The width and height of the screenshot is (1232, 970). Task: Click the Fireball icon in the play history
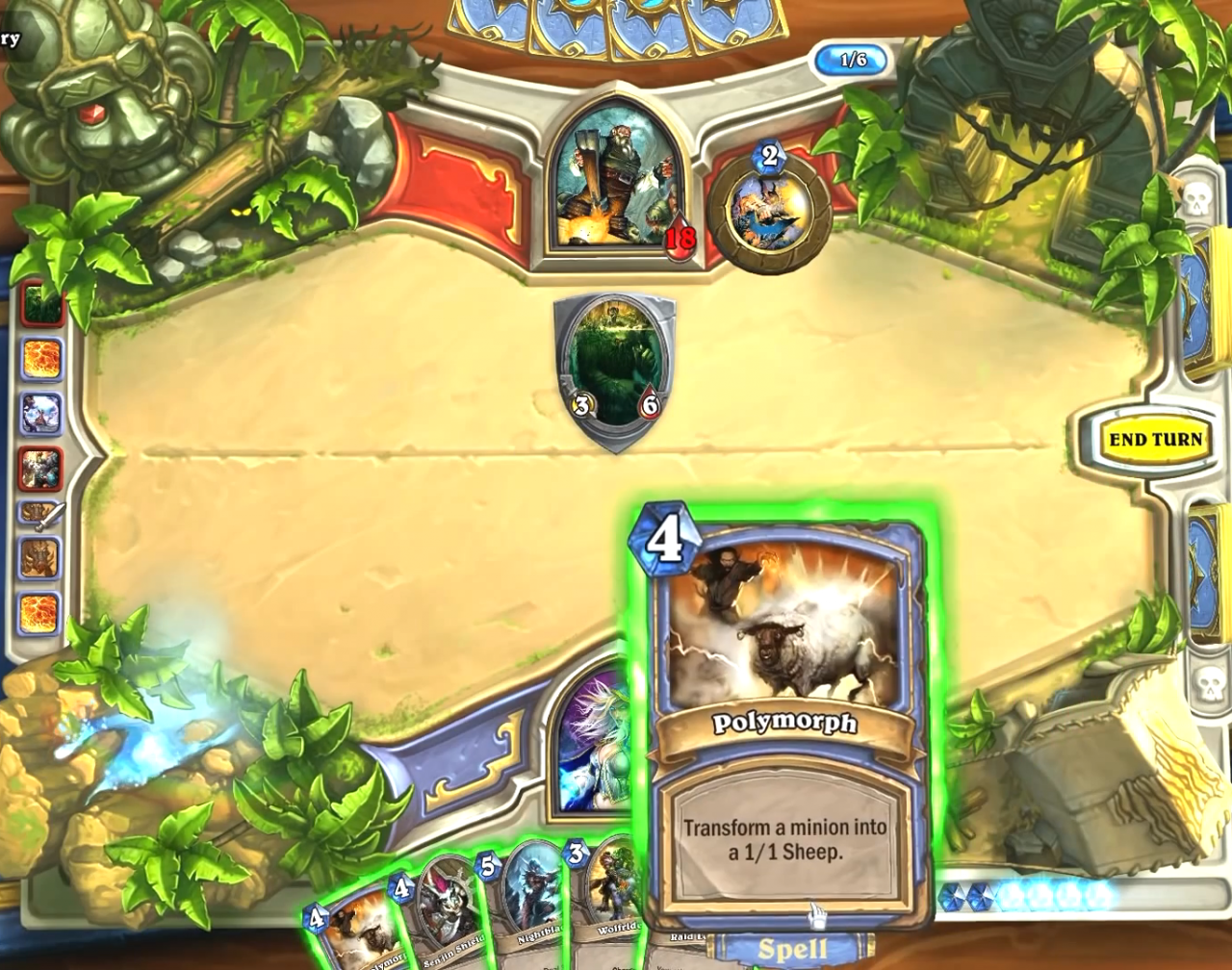coord(38,356)
